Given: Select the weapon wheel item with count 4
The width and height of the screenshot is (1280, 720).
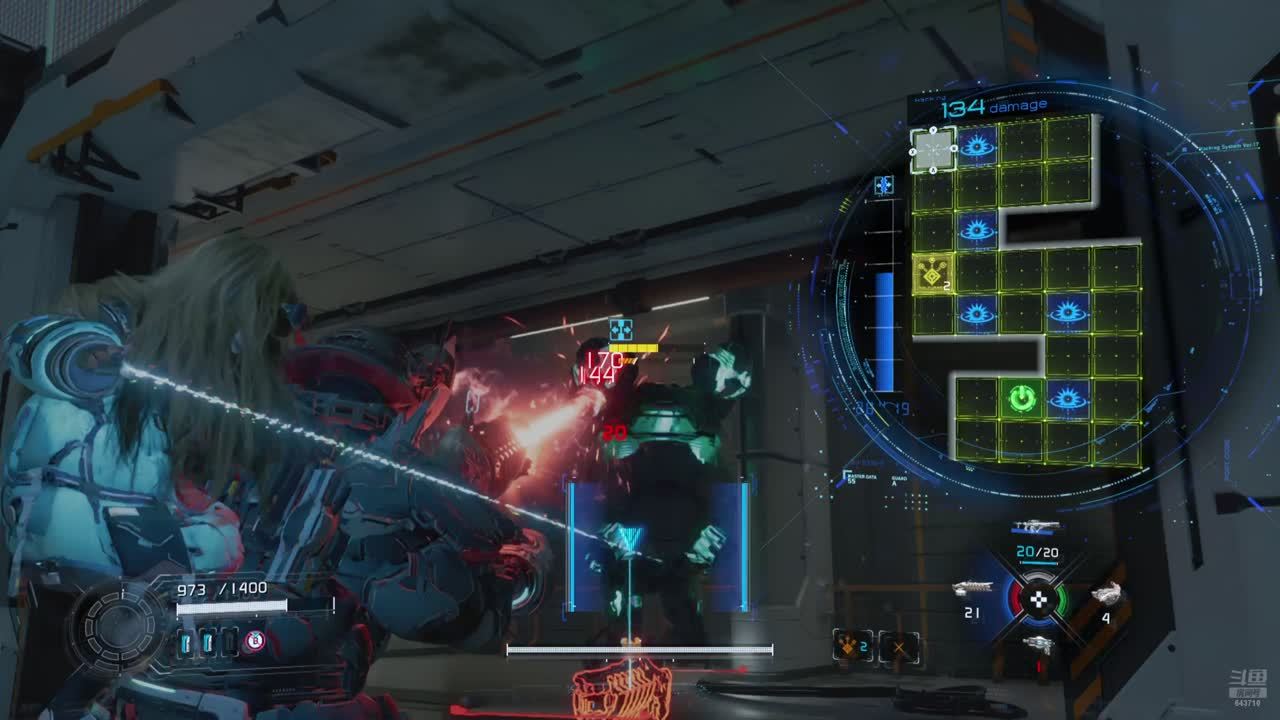Looking at the screenshot, I should tap(1105, 594).
